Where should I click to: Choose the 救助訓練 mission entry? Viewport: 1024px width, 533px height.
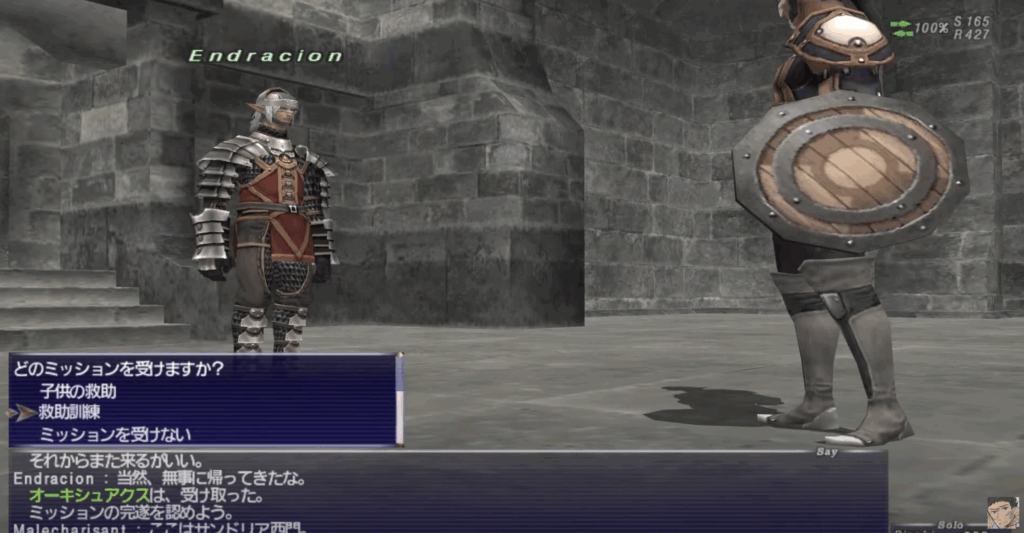pyautogui.click(x=69, y=412)
